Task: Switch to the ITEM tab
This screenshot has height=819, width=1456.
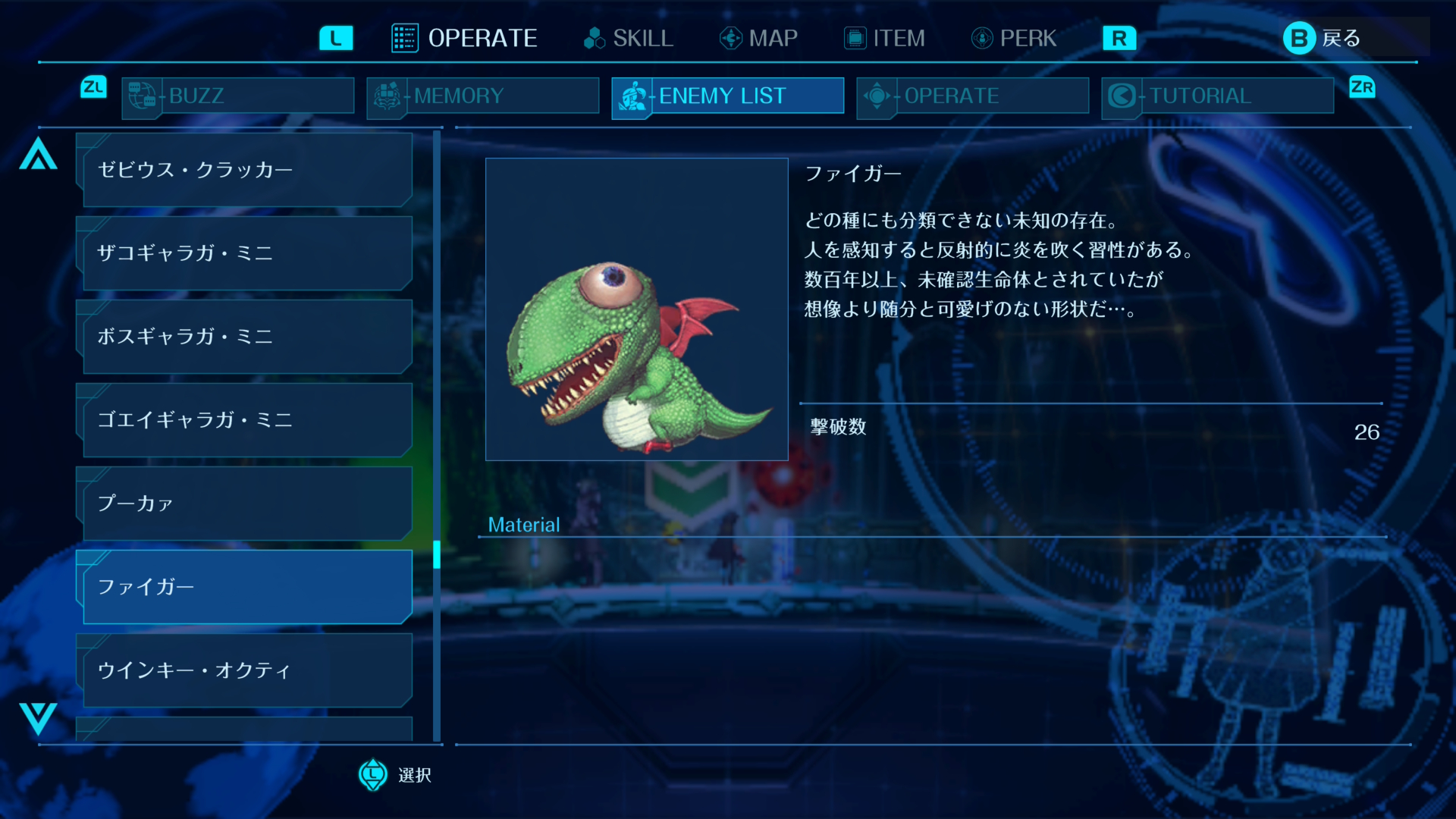Action: point(885,38)
